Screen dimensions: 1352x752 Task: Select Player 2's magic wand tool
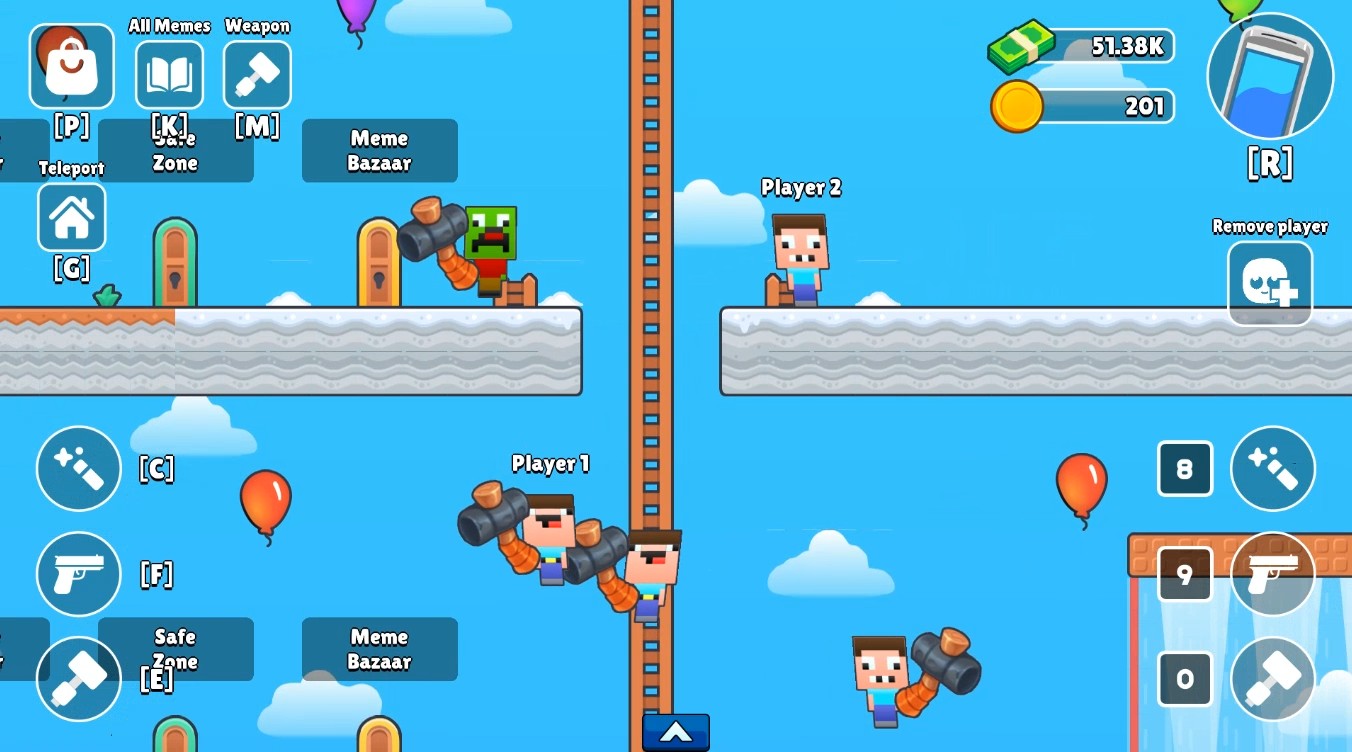(x=1272, y=468)
